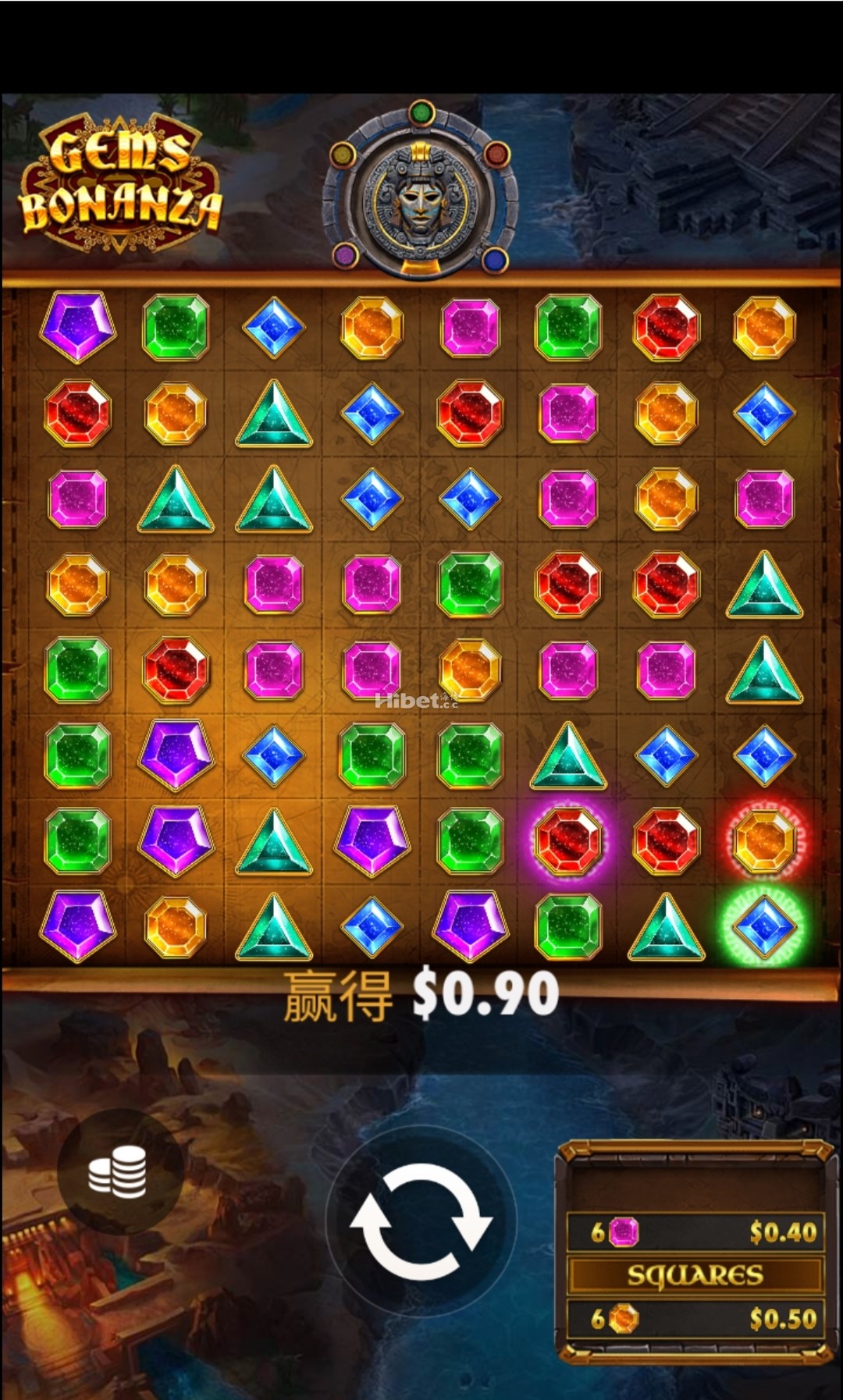
Task: Open the bet settings coin stack button
Action: pyautogui.click(x=119, y=1171)
